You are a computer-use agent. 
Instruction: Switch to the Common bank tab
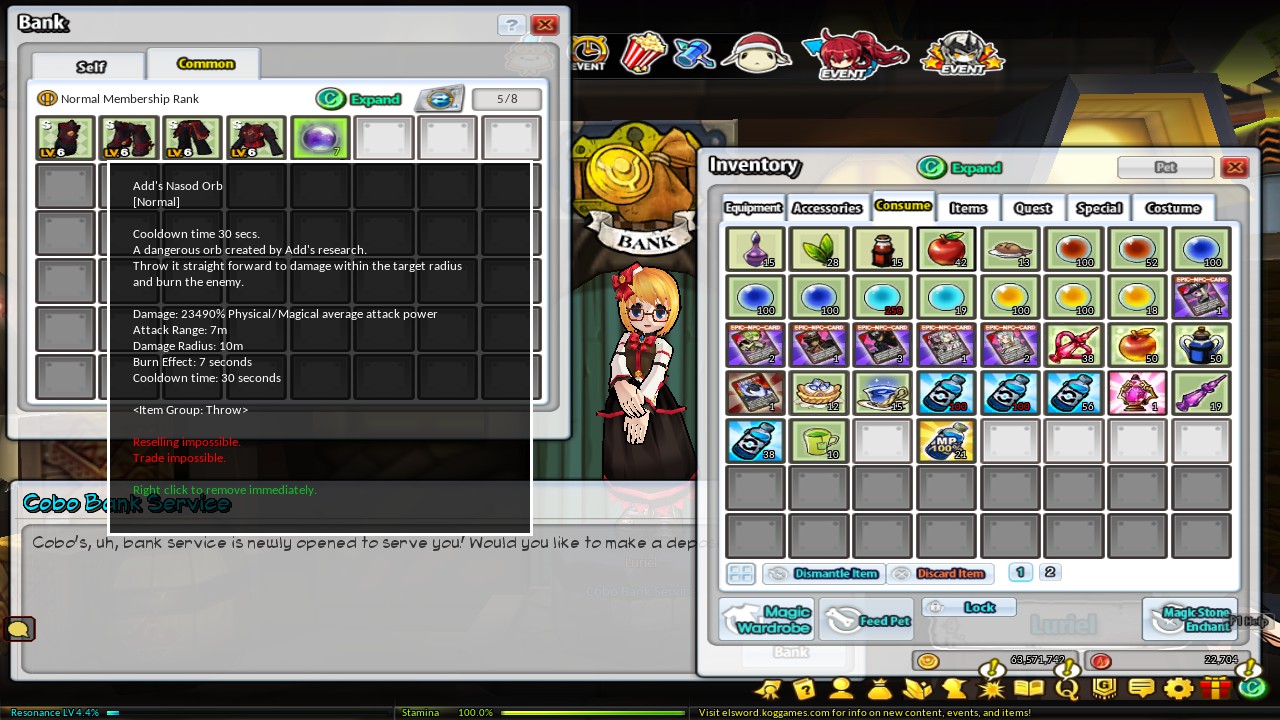[204, 63]
